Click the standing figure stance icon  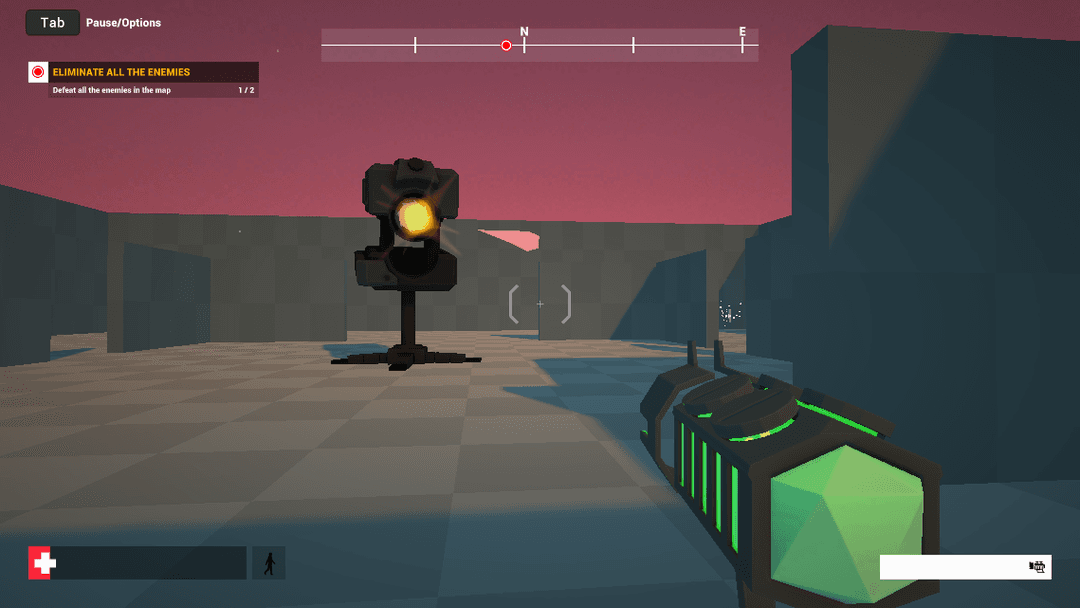268,563
